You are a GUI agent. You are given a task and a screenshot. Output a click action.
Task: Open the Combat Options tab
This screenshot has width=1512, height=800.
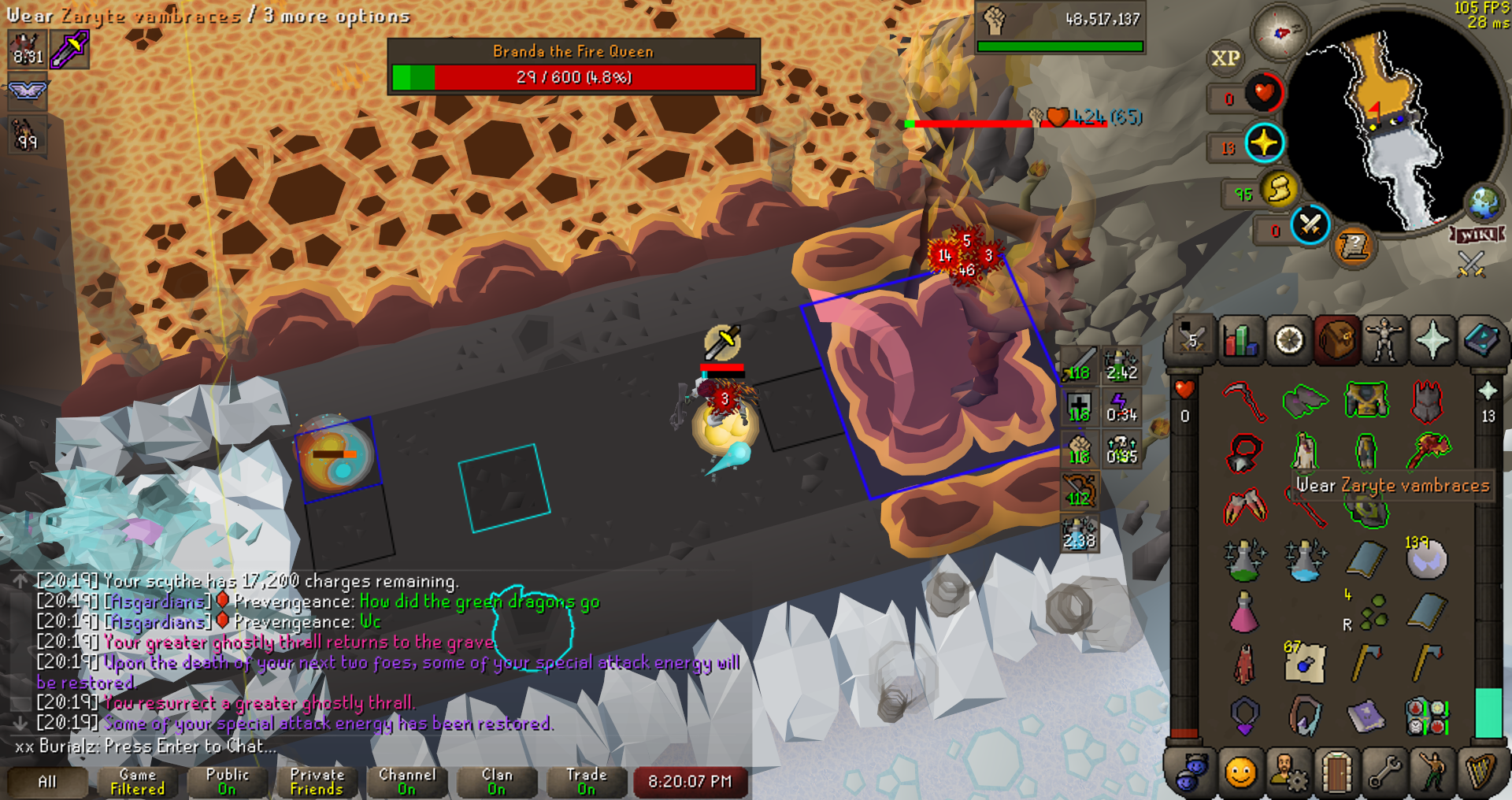coord(1192,340)
